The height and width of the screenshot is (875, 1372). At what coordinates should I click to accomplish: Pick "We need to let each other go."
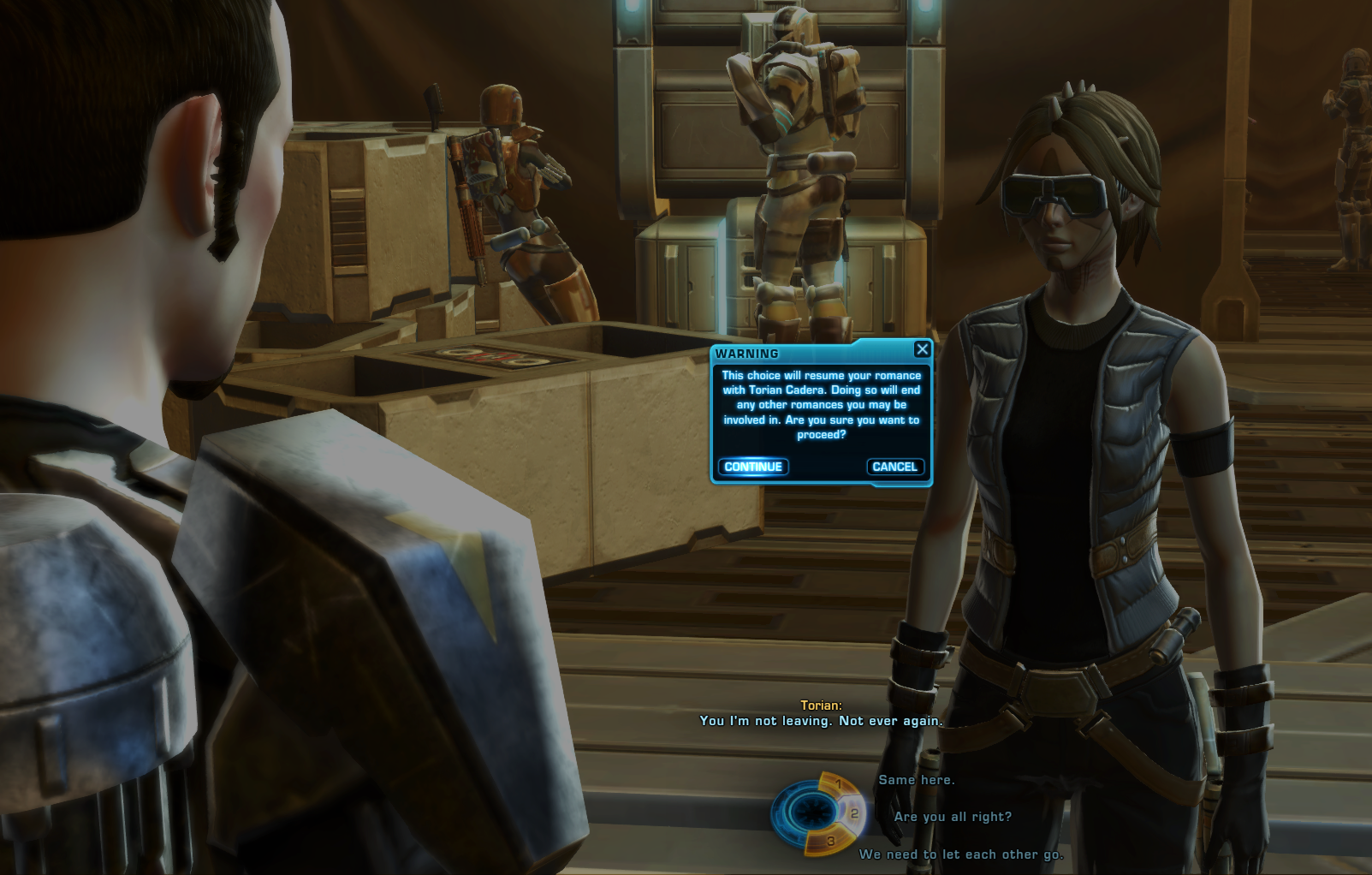tap(961, 854)
